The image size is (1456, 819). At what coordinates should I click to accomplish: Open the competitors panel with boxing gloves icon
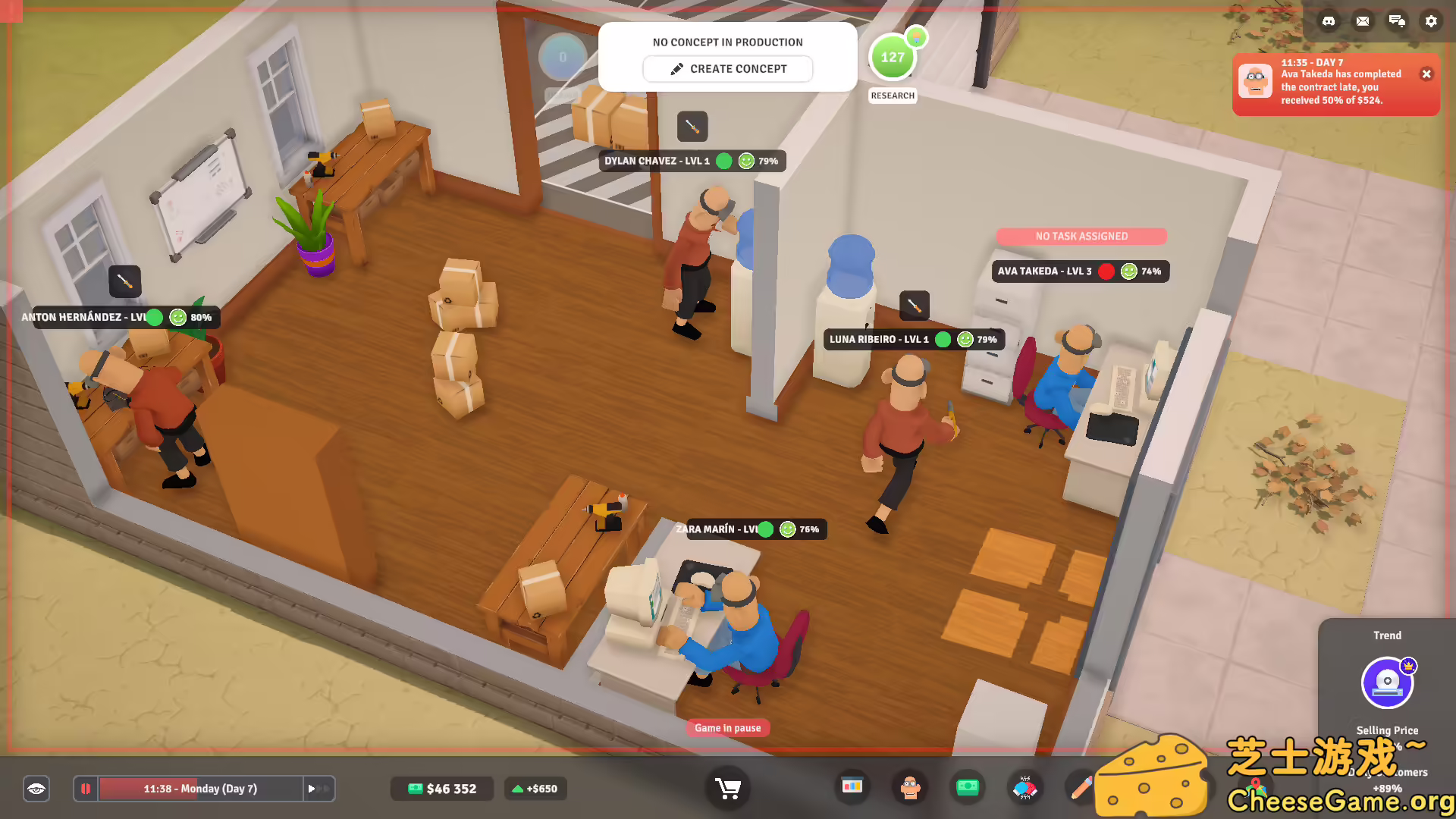click(1025, 788)
